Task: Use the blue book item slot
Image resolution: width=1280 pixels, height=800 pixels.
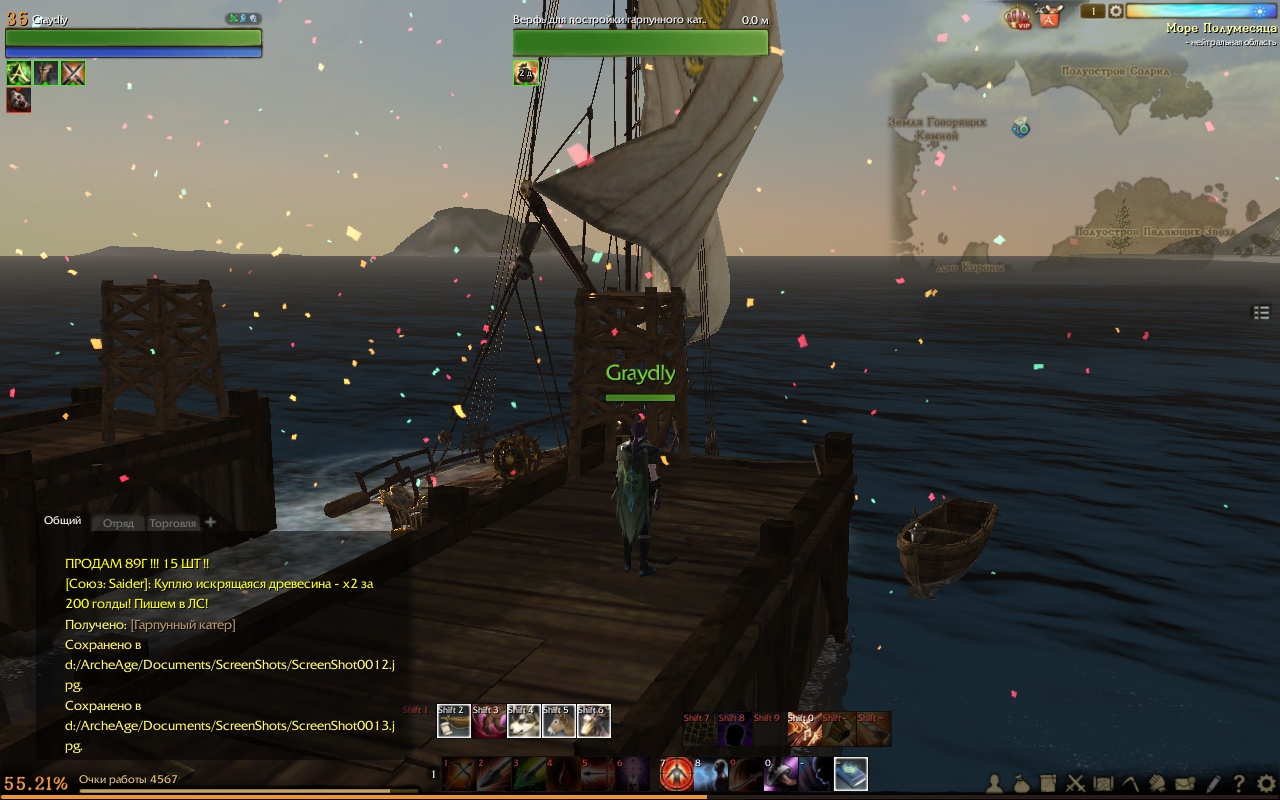Action: (851, 774)
